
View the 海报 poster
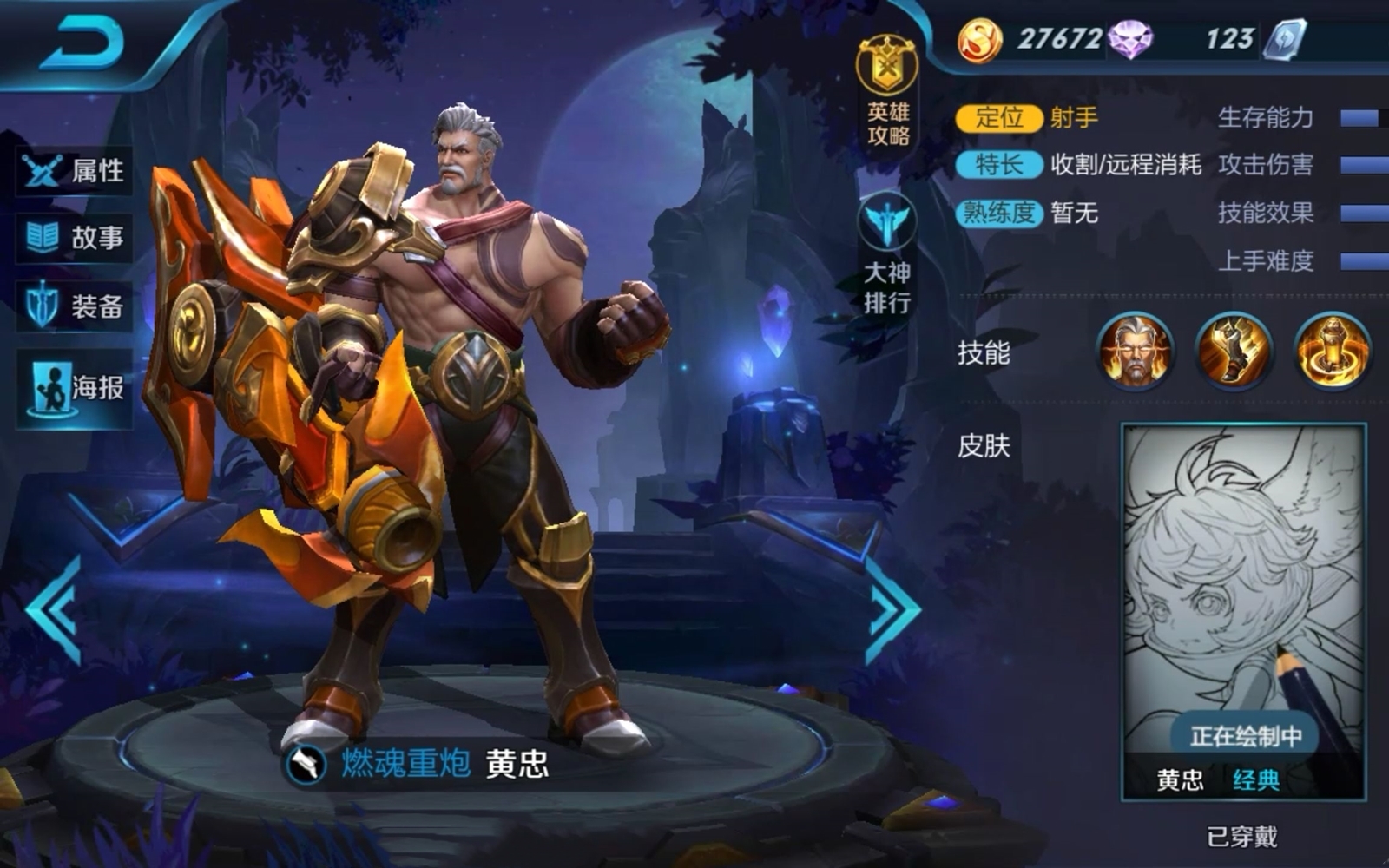[76, 388]
